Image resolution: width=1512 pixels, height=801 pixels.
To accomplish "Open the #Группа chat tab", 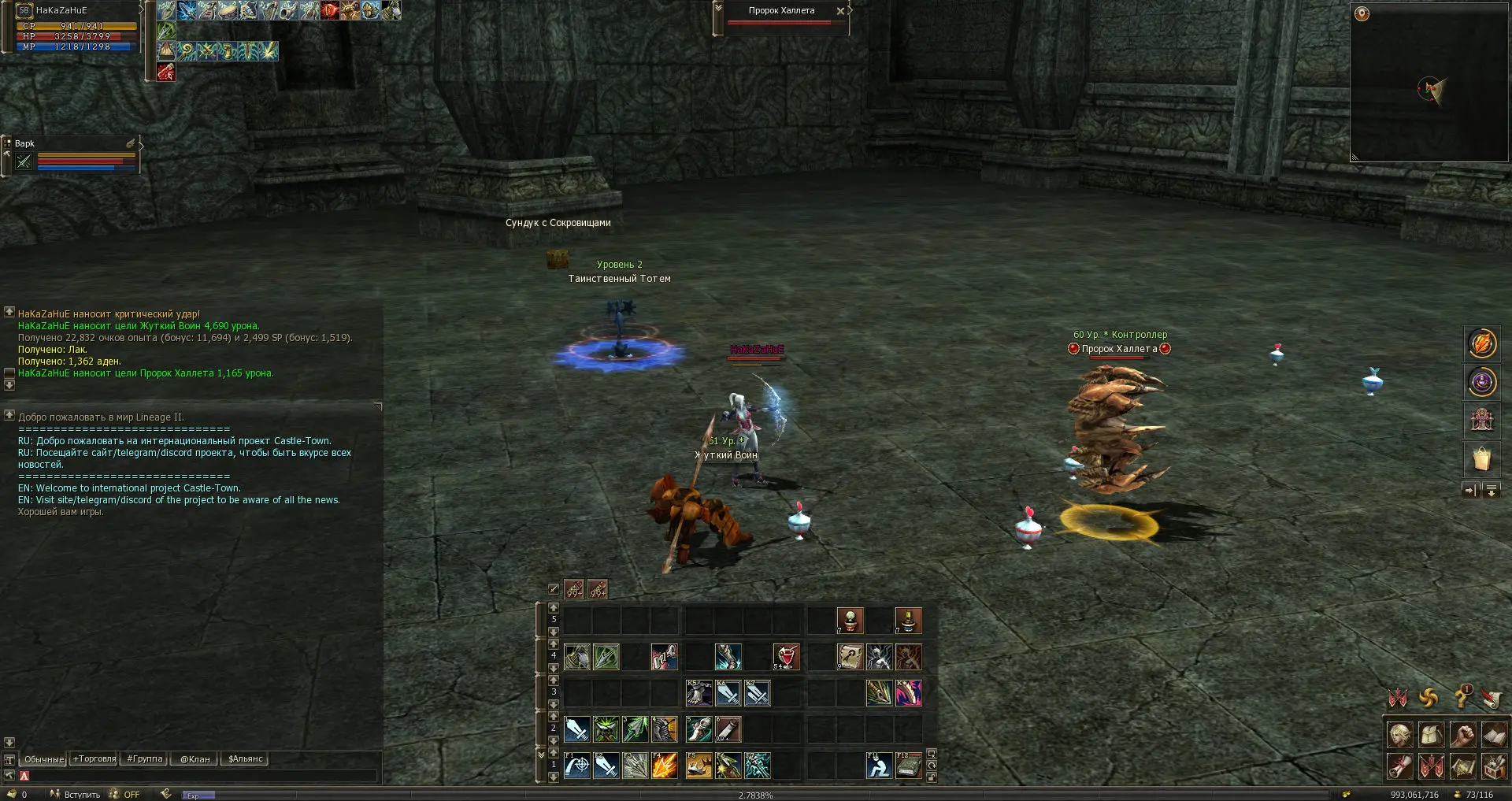I will point(145,759).
